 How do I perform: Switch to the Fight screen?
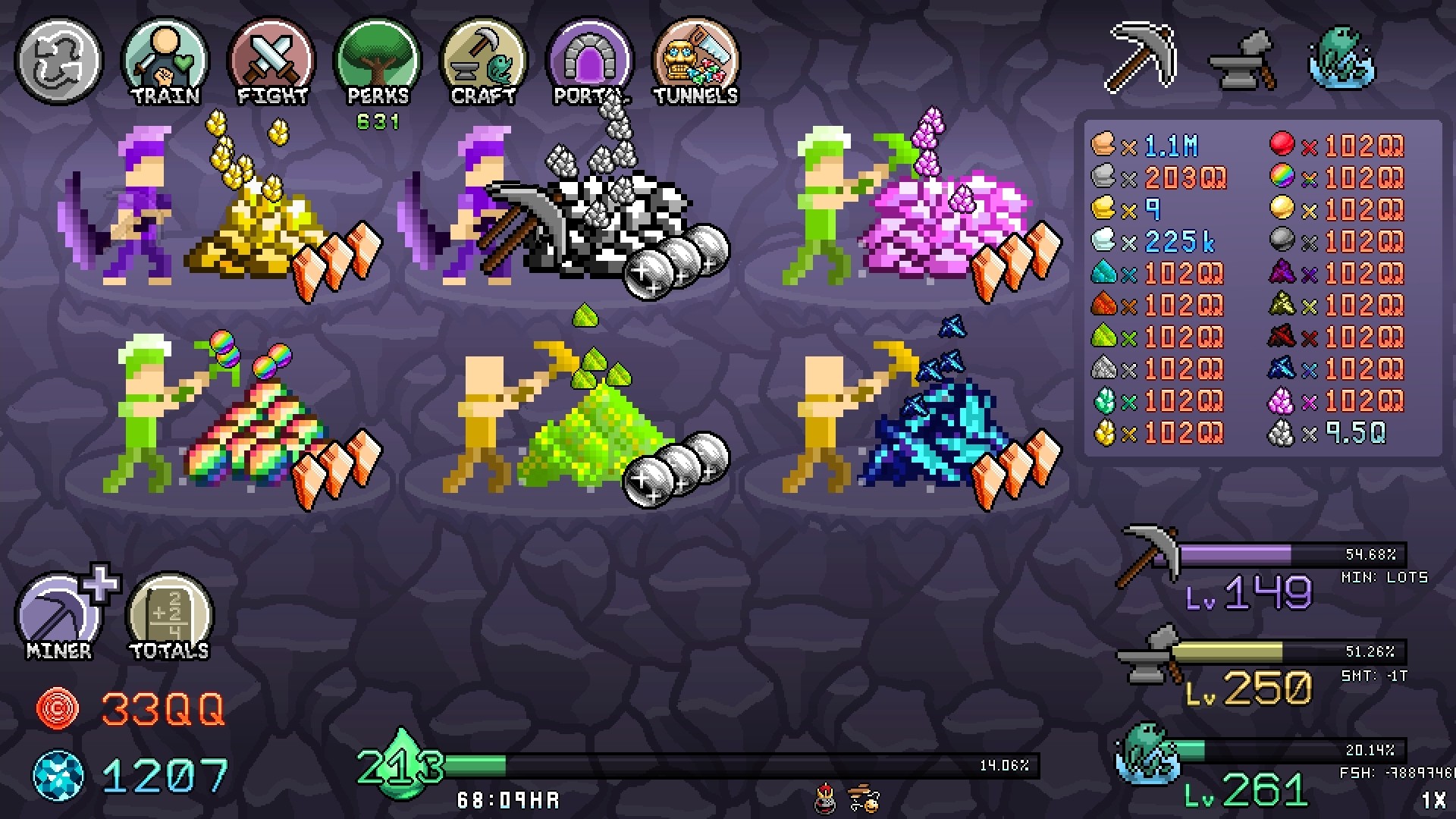tap(271, 61)
